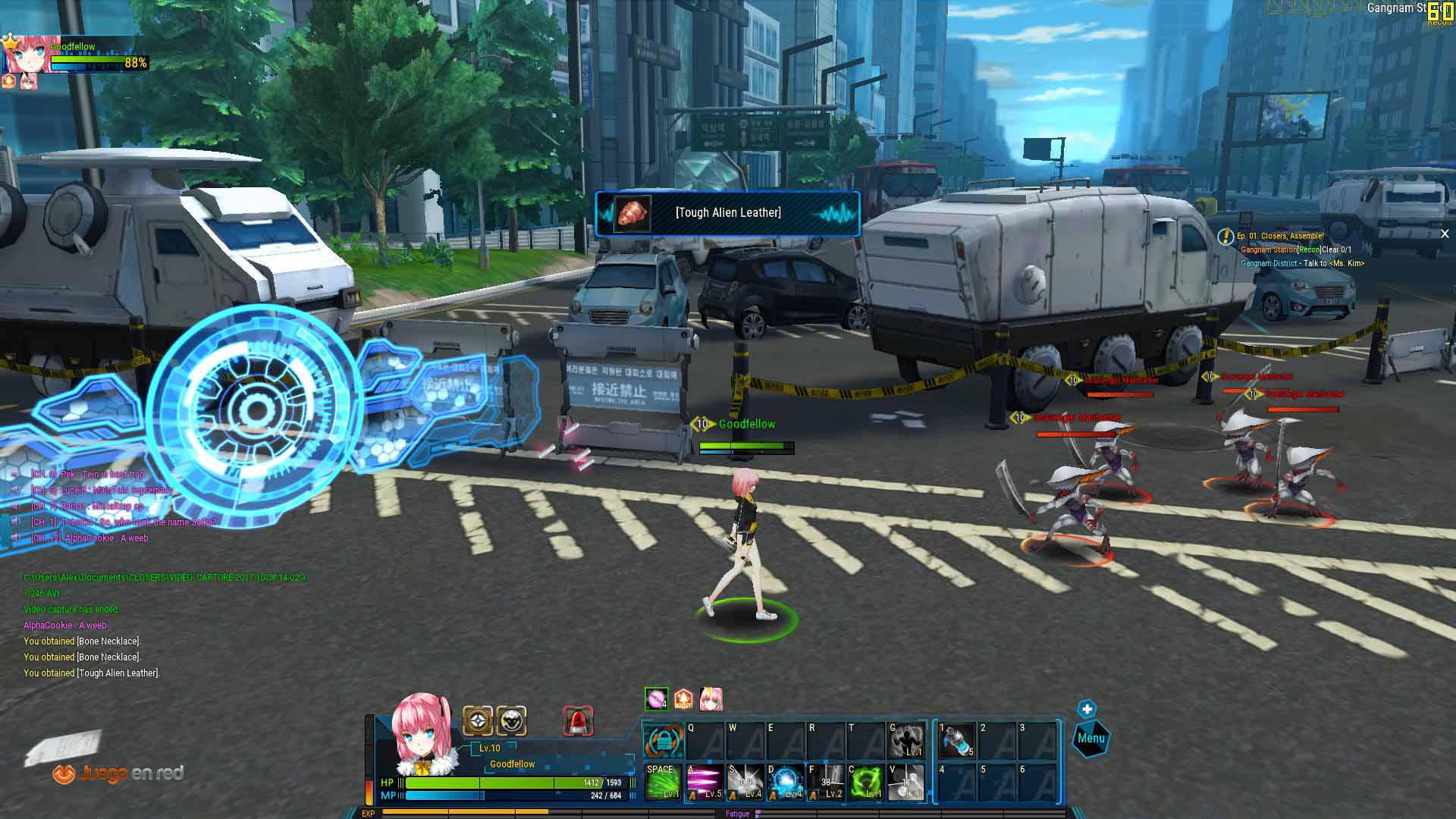The image size is (1456, 819).
Task: Click the gold crosshair emblem icon
Action: click(x=478, y=720)
